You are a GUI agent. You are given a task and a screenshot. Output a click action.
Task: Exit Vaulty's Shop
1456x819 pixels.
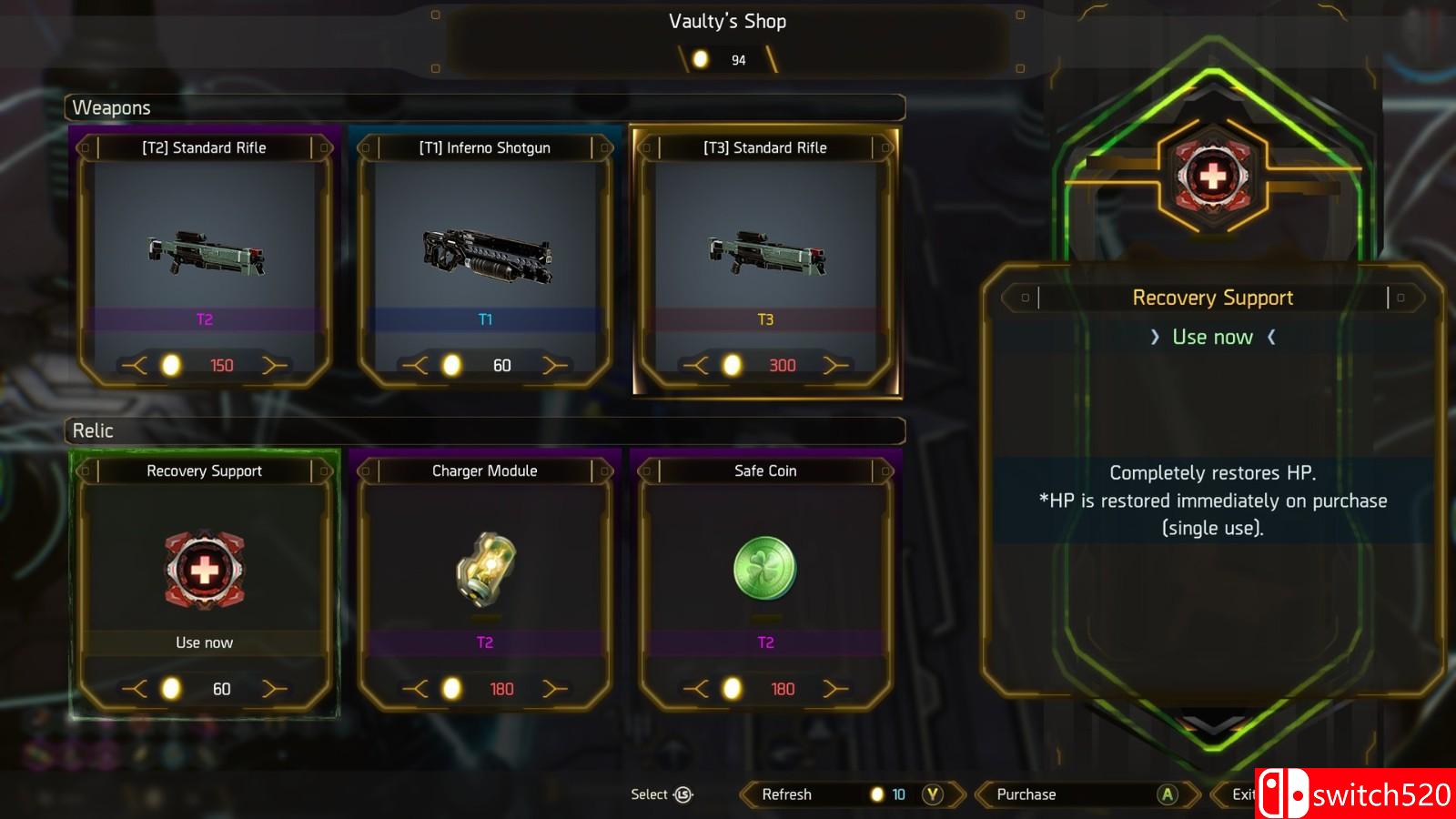point(1239,794)
